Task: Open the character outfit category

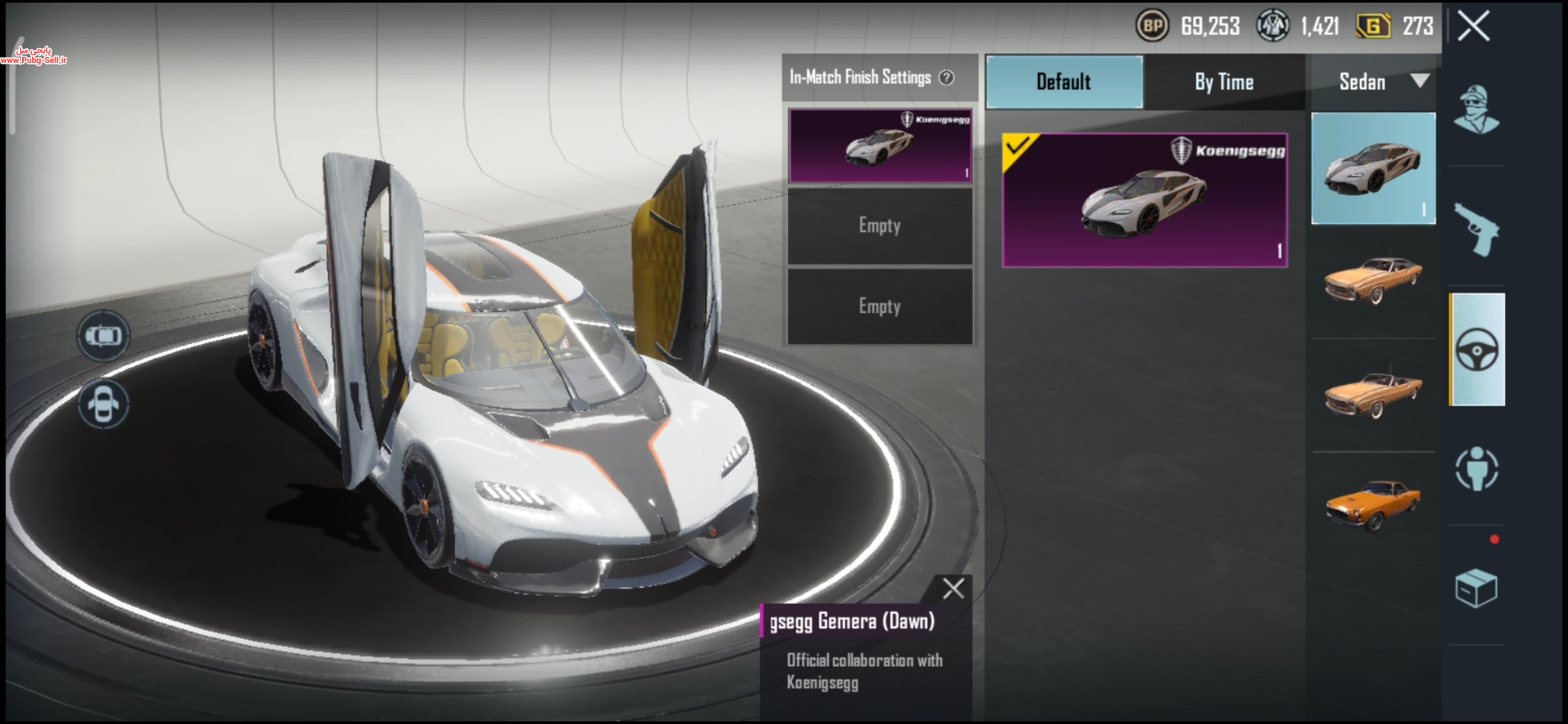Action: 1476,109
